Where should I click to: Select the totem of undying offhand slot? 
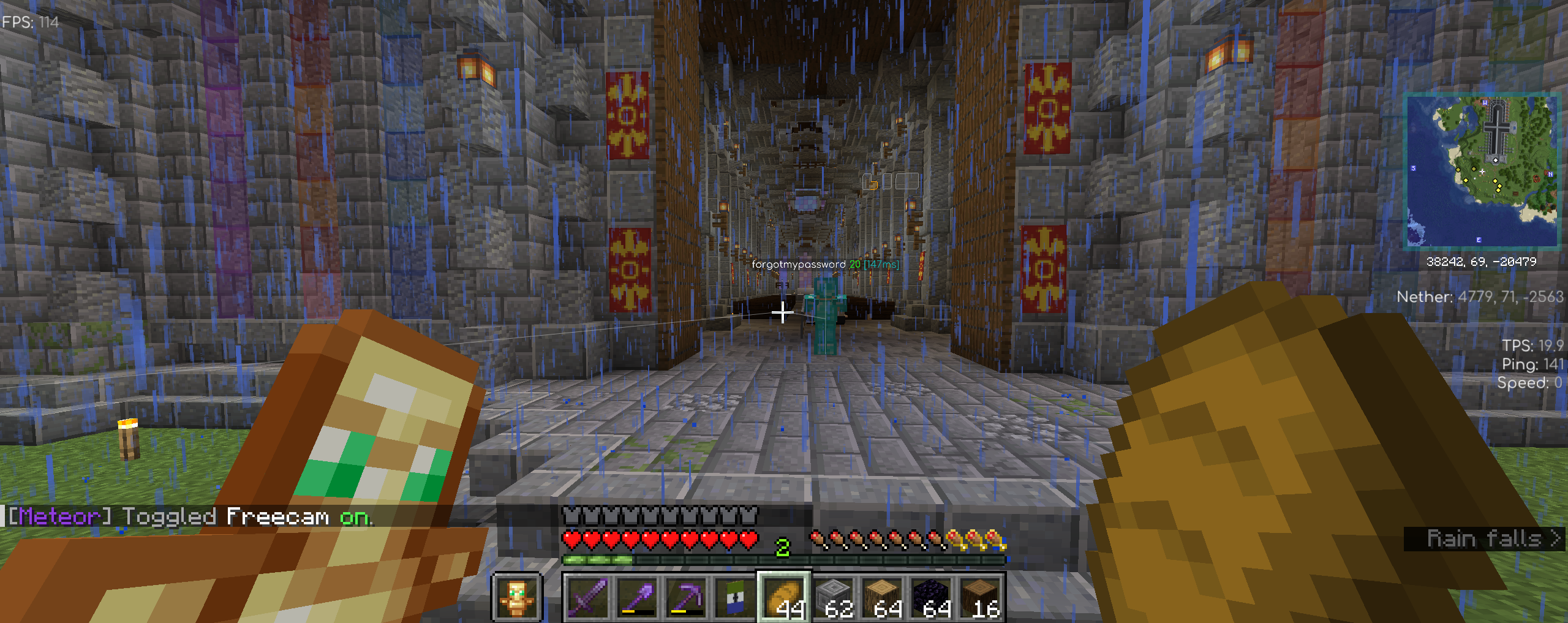coord(517,597)
